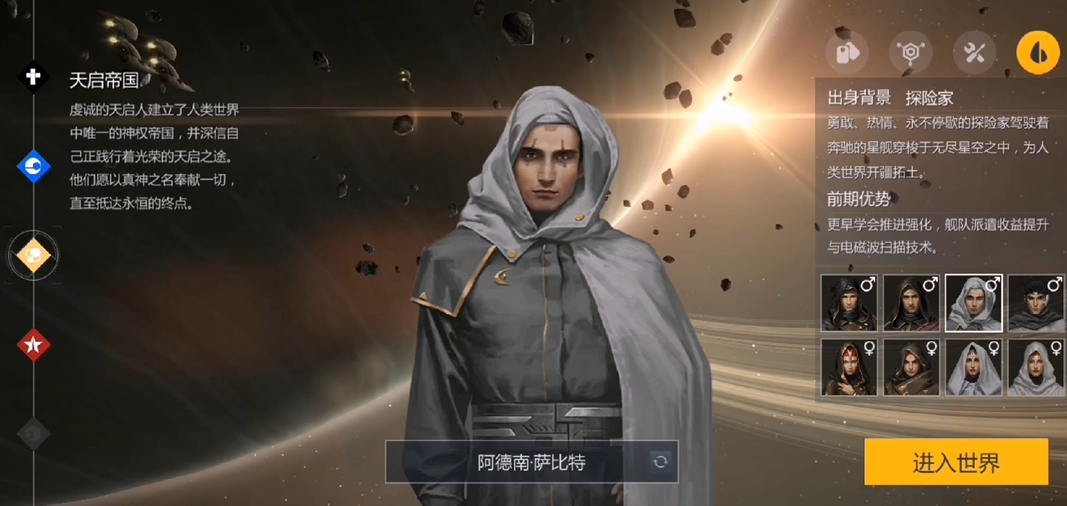1067x506 pixels.
Task: Choose the brown-hooded female portrait
Action: pyautogui.click(x=911, y=367)
